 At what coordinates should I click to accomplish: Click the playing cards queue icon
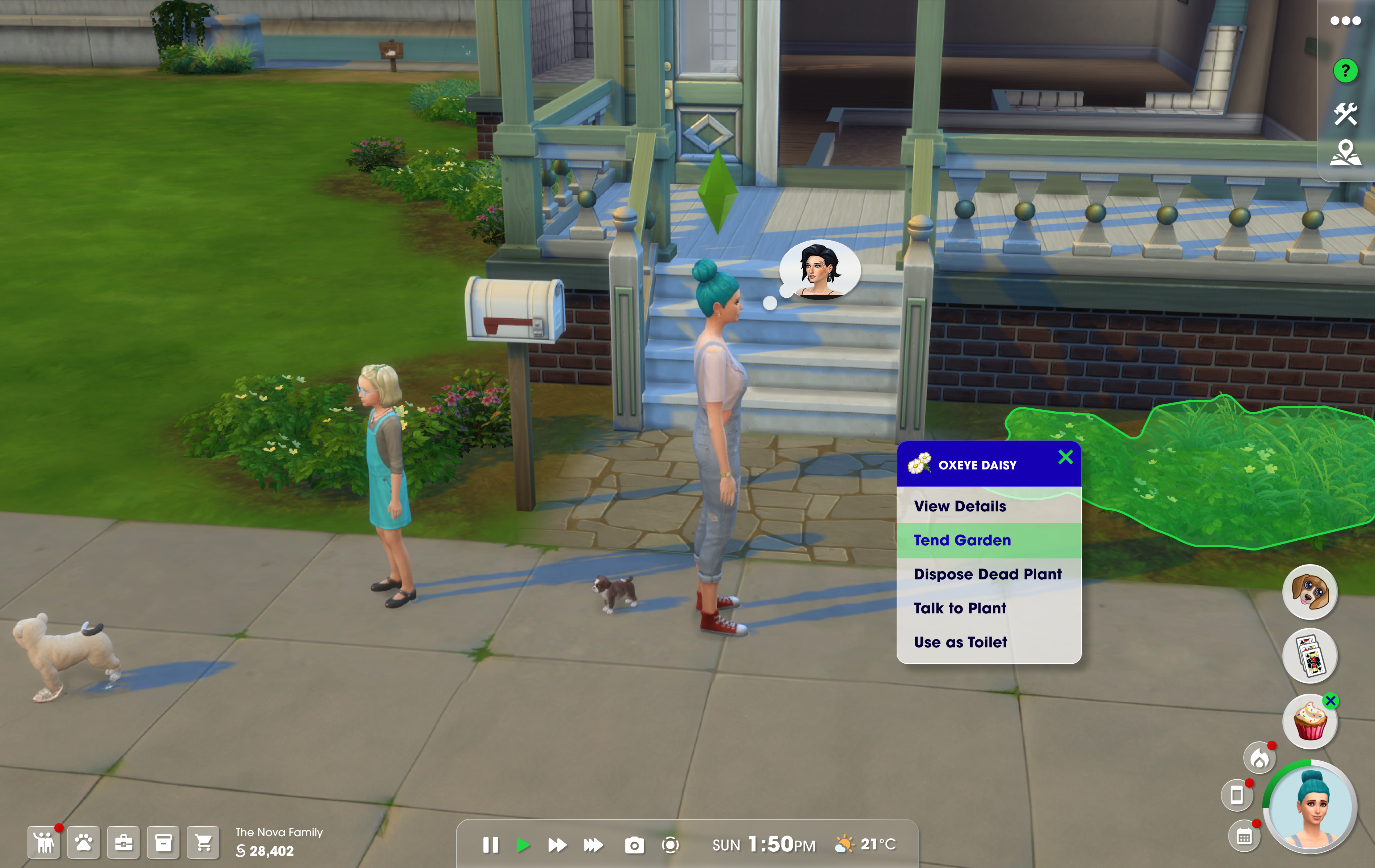(1310, 656)
